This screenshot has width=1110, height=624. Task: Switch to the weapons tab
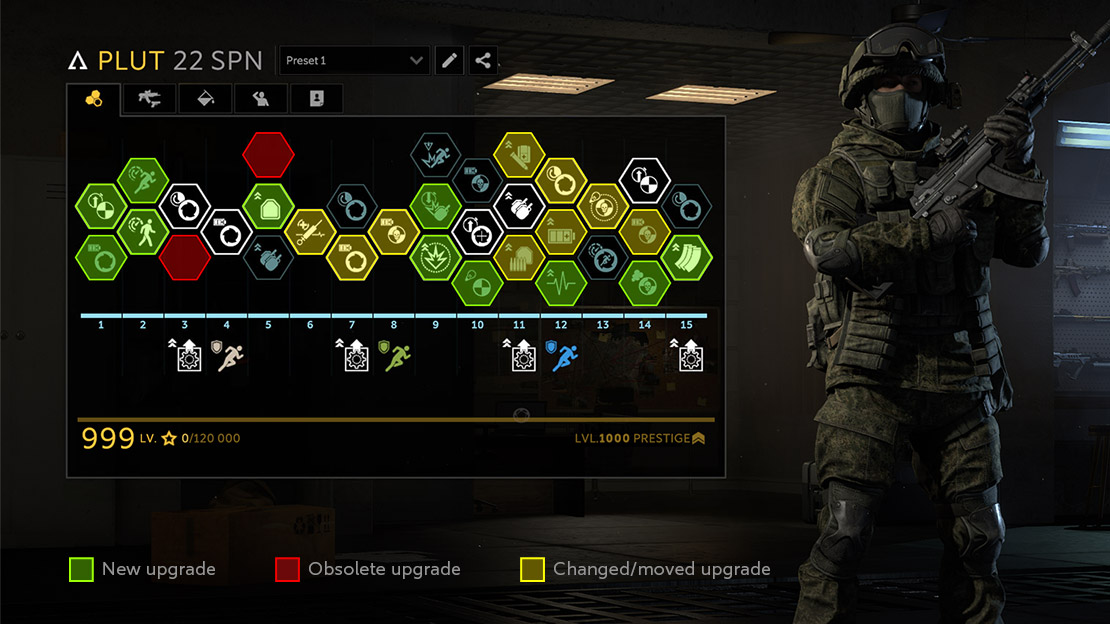tap(149, 98)
